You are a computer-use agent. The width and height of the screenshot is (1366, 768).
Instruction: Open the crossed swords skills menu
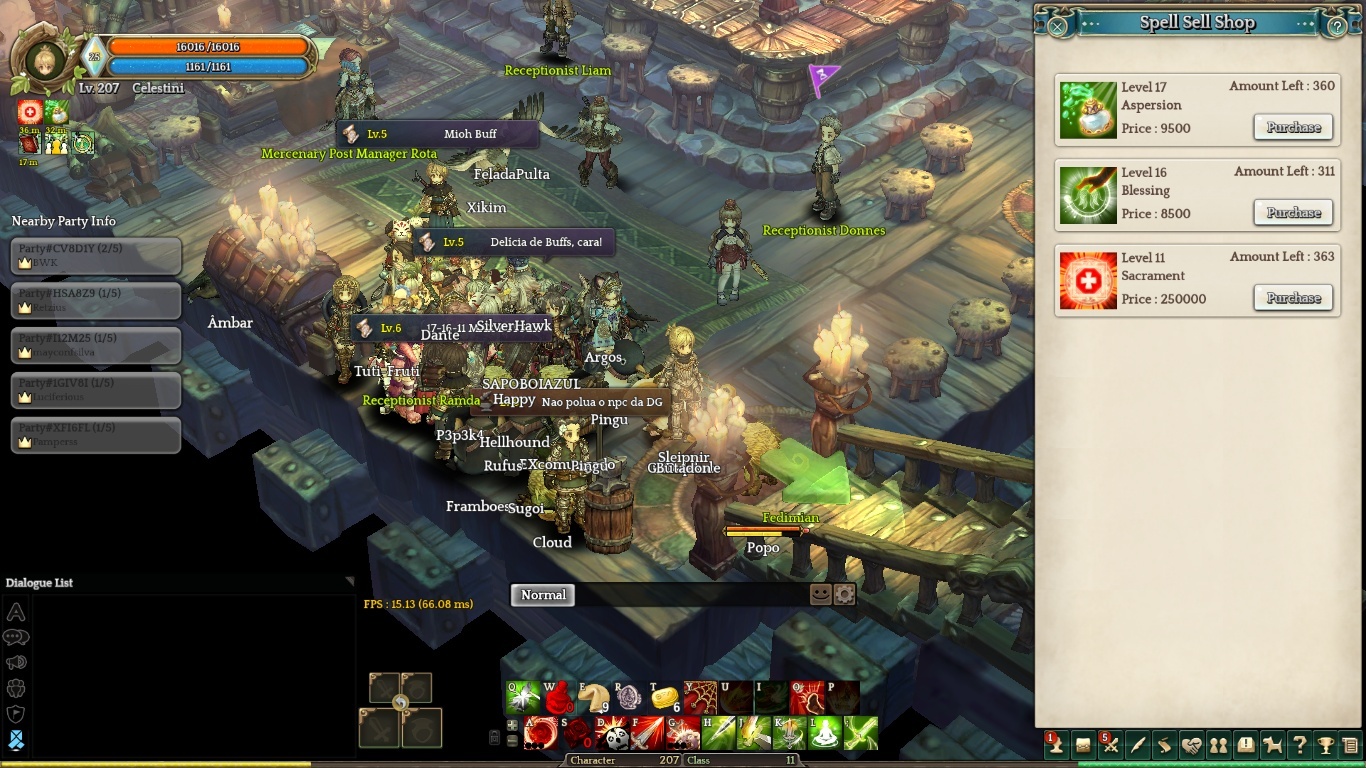1110,745
